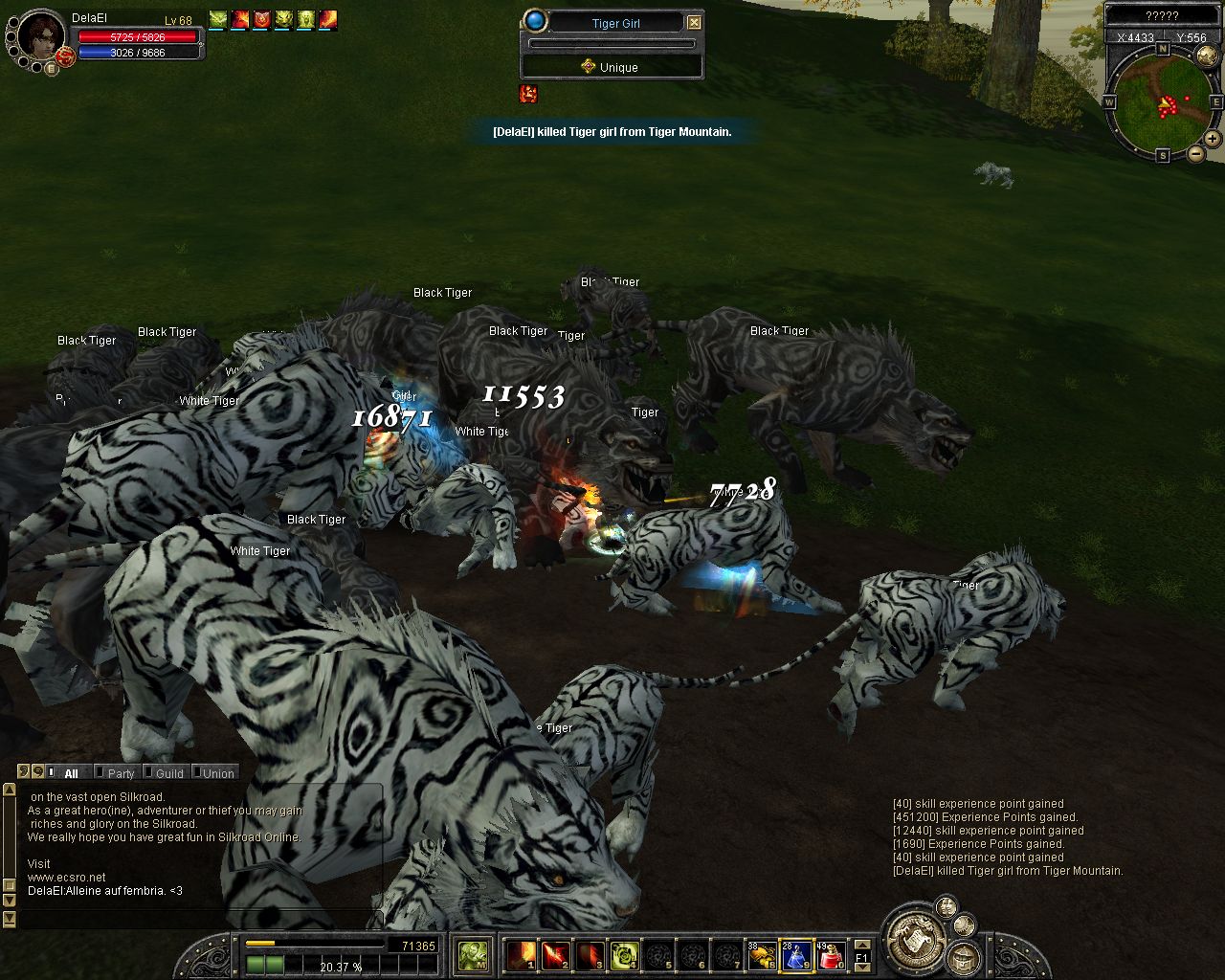The height and width of the screenshot is (980, 1225).
Task: Switch hotbar page with F1 up arrow
Action: [861, 945]
